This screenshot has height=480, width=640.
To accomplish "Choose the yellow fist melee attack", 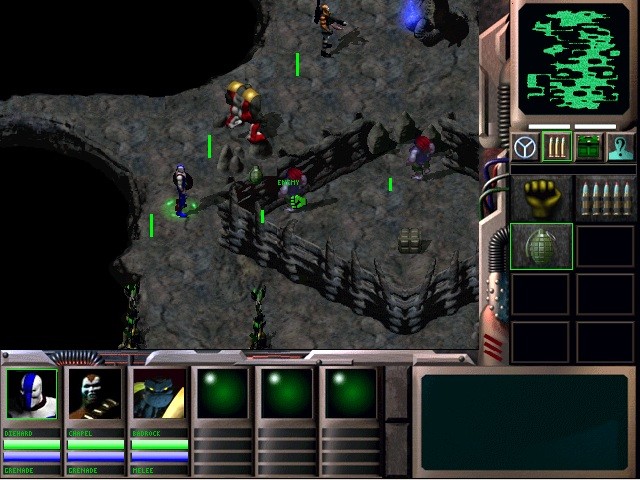I will tap(541, 196).
